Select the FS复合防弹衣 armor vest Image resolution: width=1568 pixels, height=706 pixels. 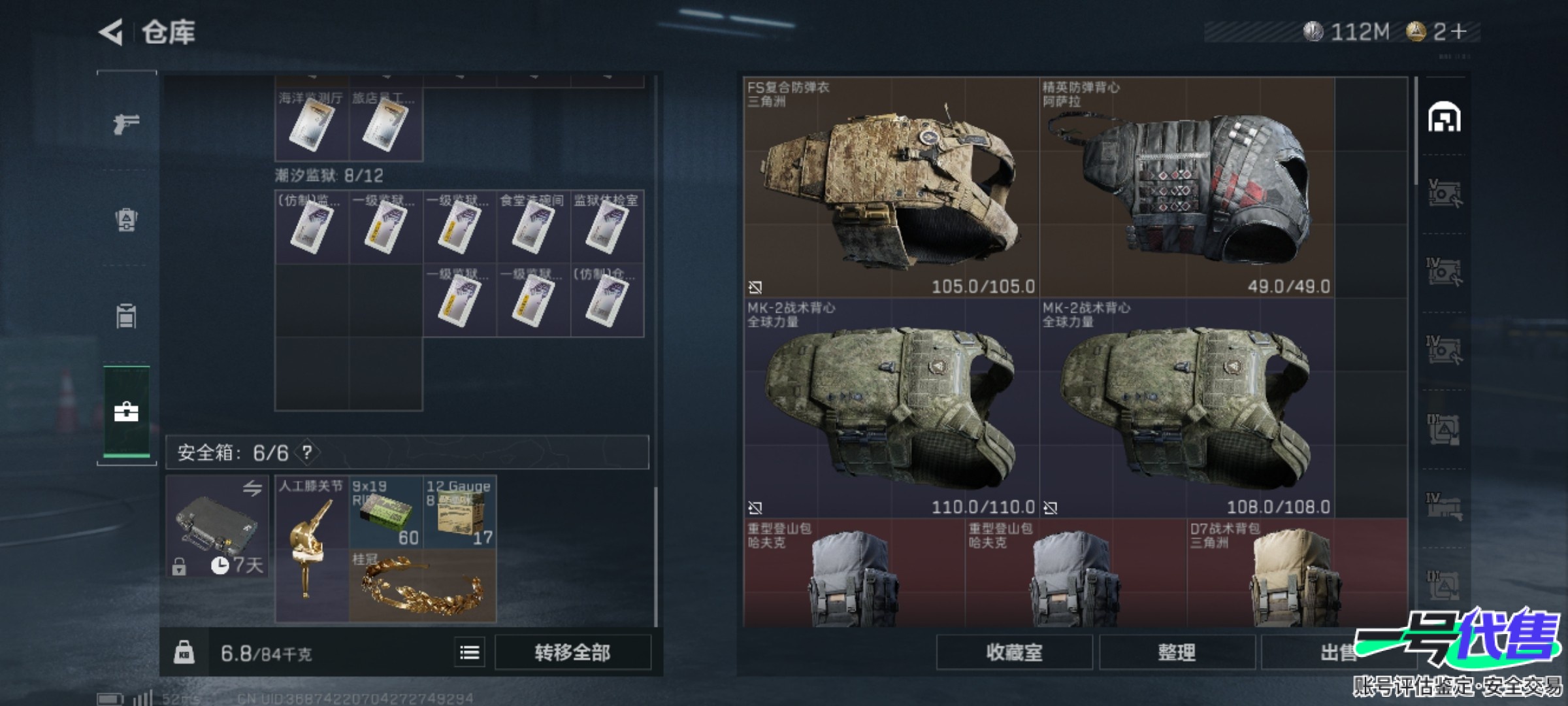(x=891, y=187)
